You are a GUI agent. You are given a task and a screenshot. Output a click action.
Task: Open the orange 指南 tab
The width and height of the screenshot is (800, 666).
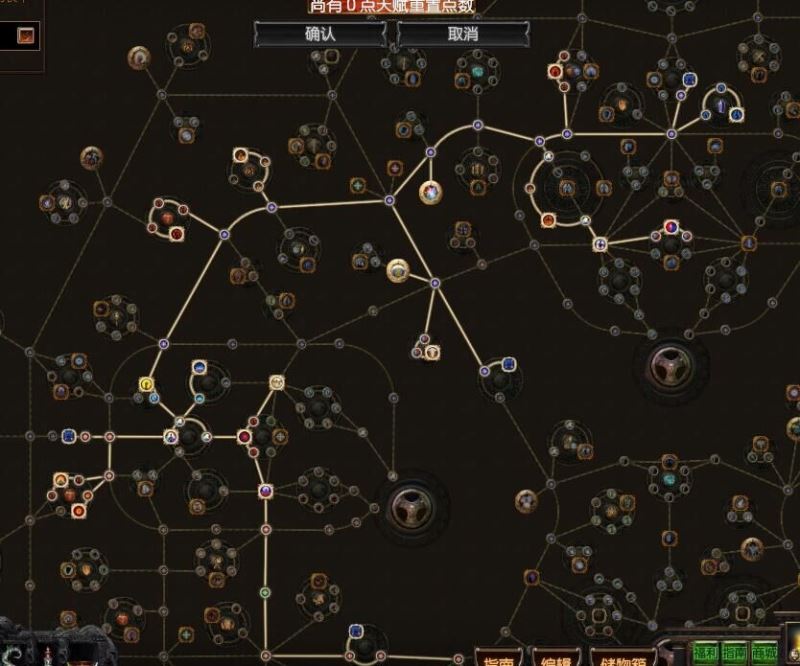(x=498, y=660)
